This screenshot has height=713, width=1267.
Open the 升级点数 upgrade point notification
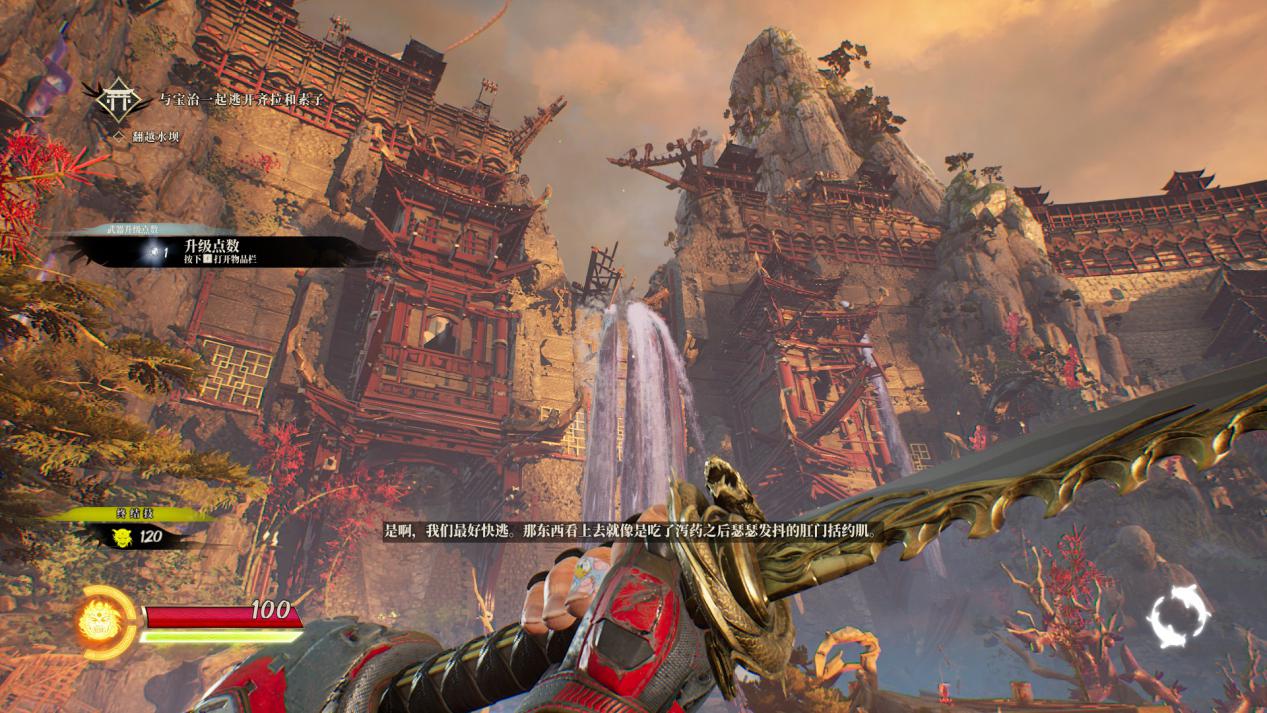click(x=212, y=251)
